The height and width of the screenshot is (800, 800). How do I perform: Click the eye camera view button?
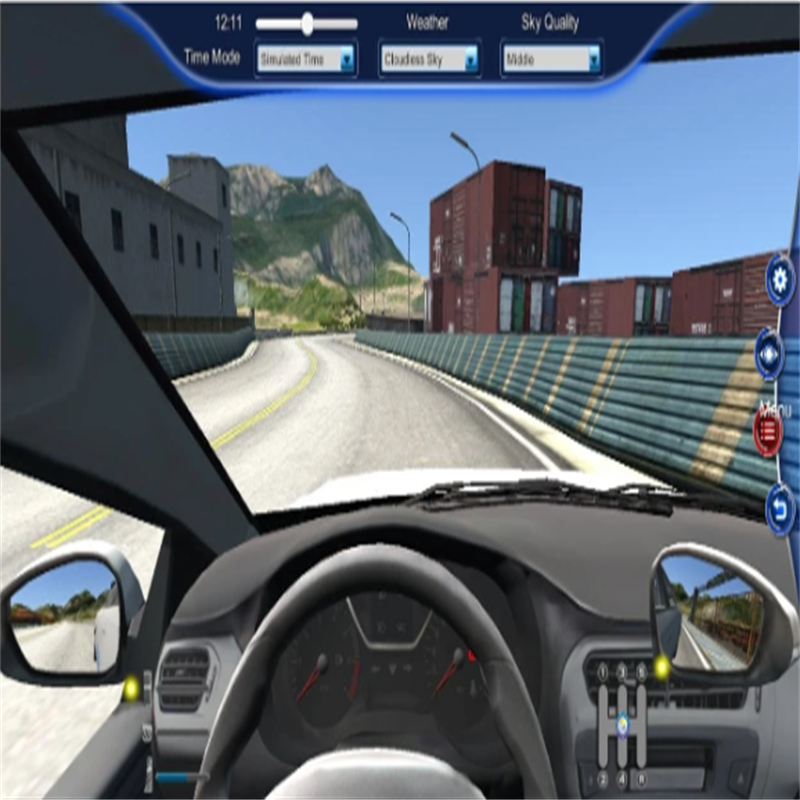coord(770,353)
